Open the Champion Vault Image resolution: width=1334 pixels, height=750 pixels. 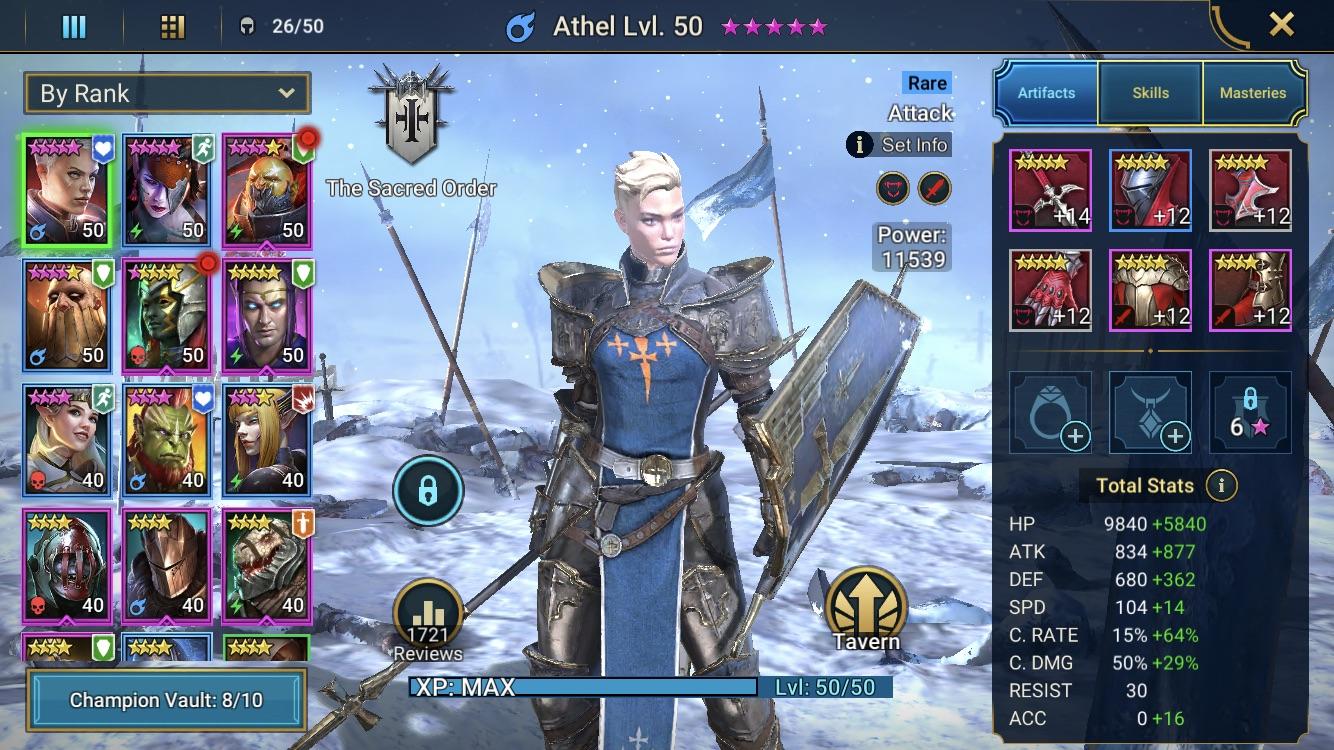166,700
